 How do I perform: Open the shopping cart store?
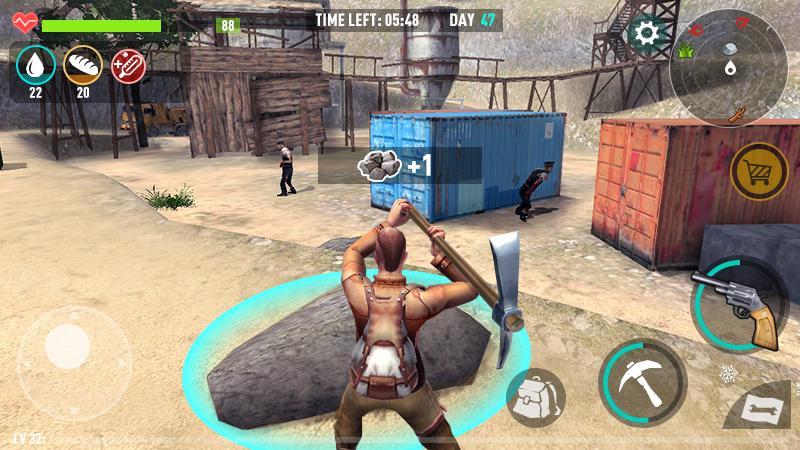(759, 172)
